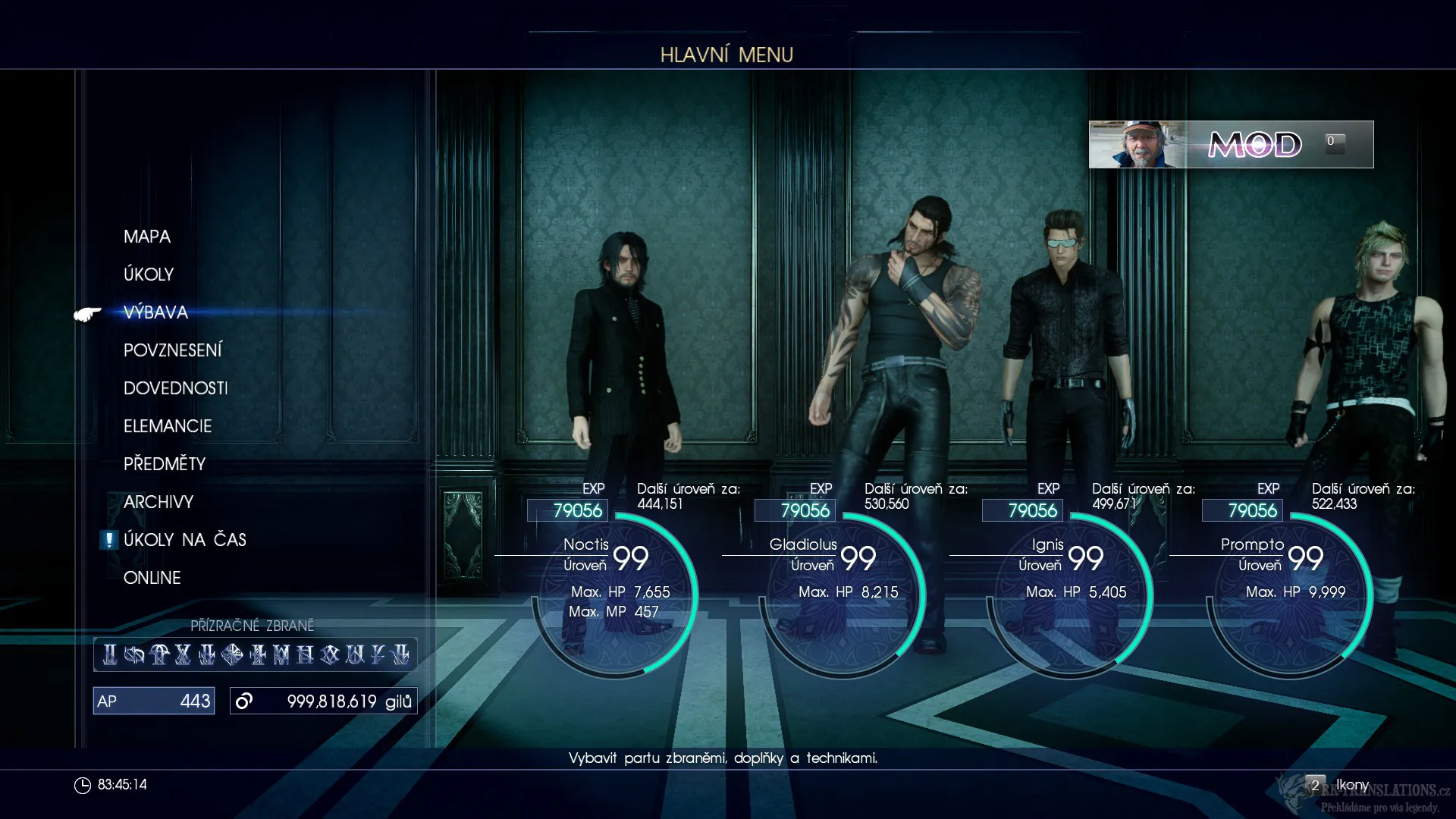The height and width of the screenshot is (819, 1456).
Task: Open the VÝBAVA menu entry
Action: coord(155,312)
